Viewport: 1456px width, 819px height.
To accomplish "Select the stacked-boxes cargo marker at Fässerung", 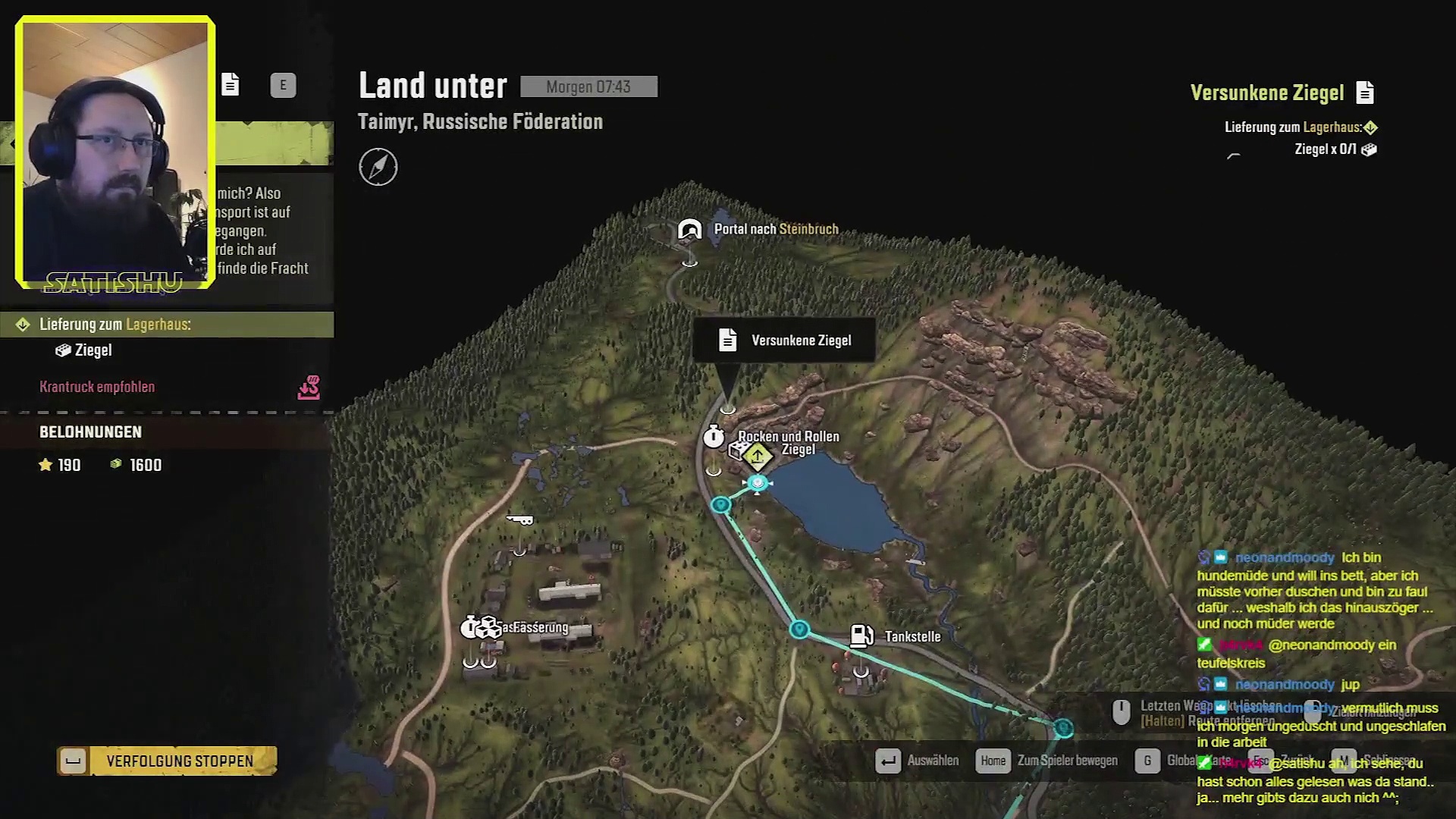I will pyautogui.click(x=488, y=627).
